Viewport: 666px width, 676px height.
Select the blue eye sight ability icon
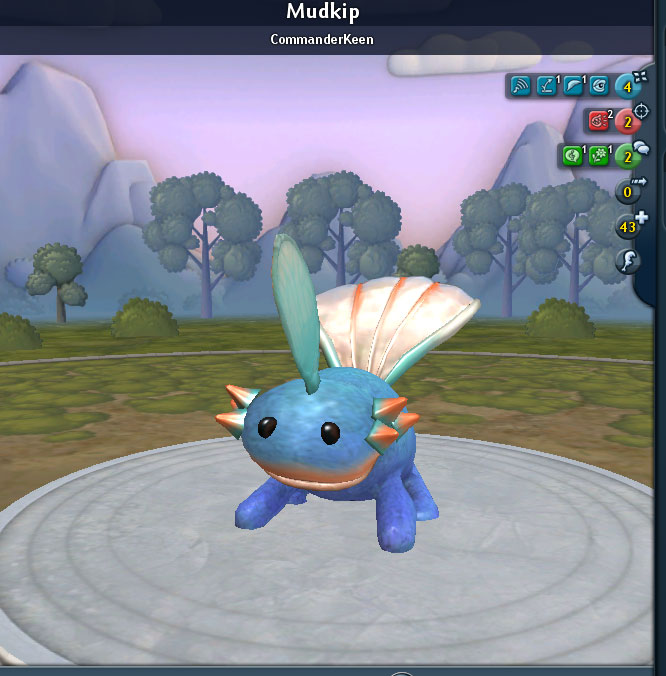point(598,86)
